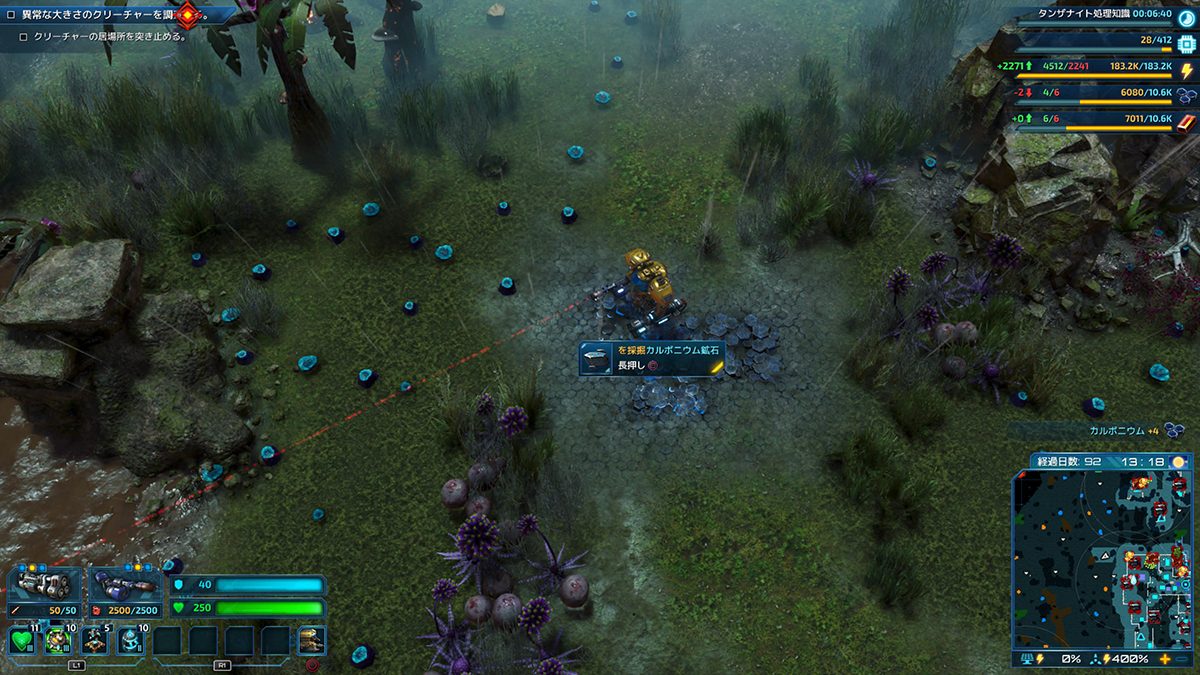Click the solar panel power icon below minimap
Viewport: 1200px width, 675px height.
[1026, 660]
